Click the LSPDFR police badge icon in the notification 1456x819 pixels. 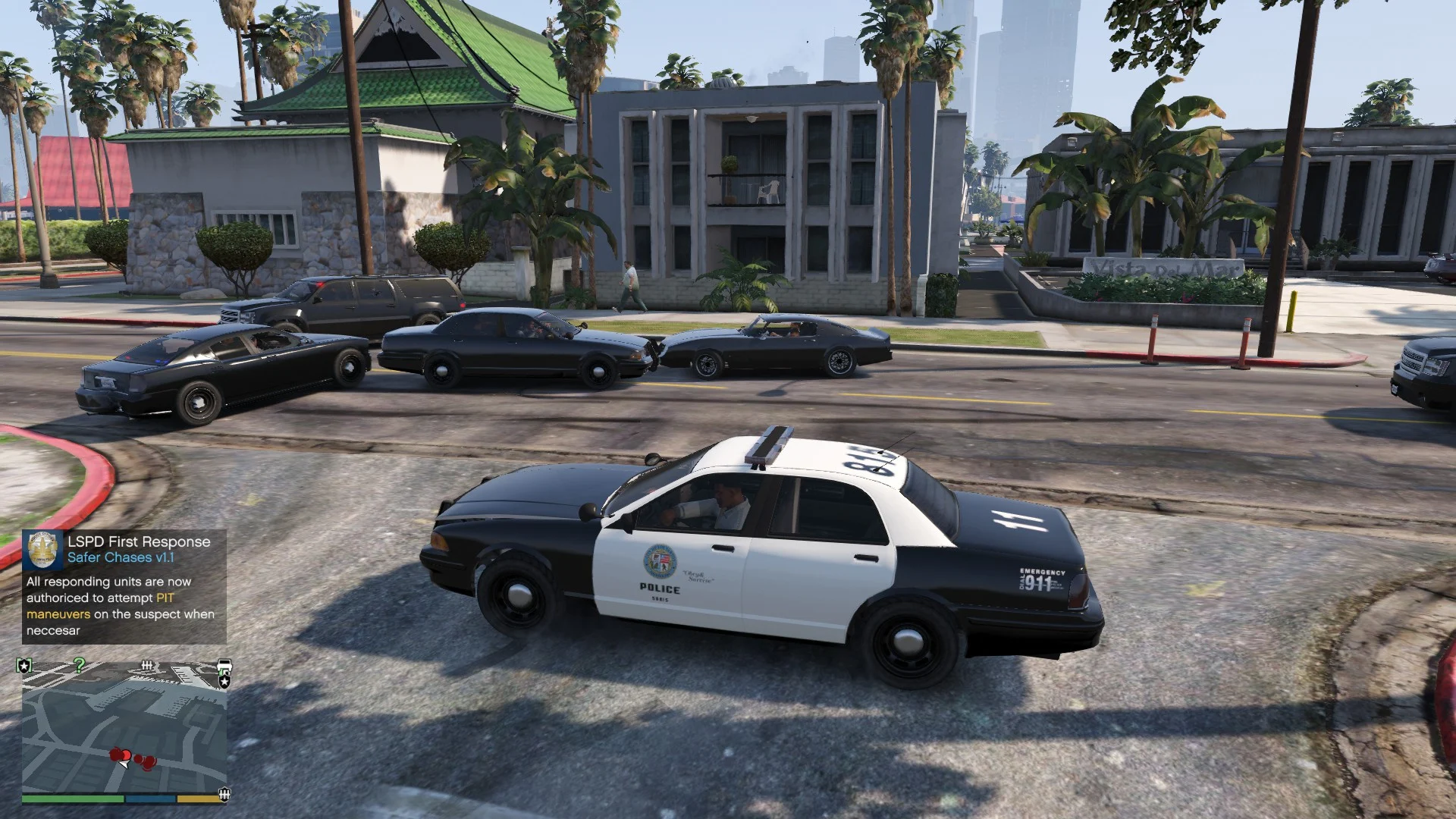point(41,549)
